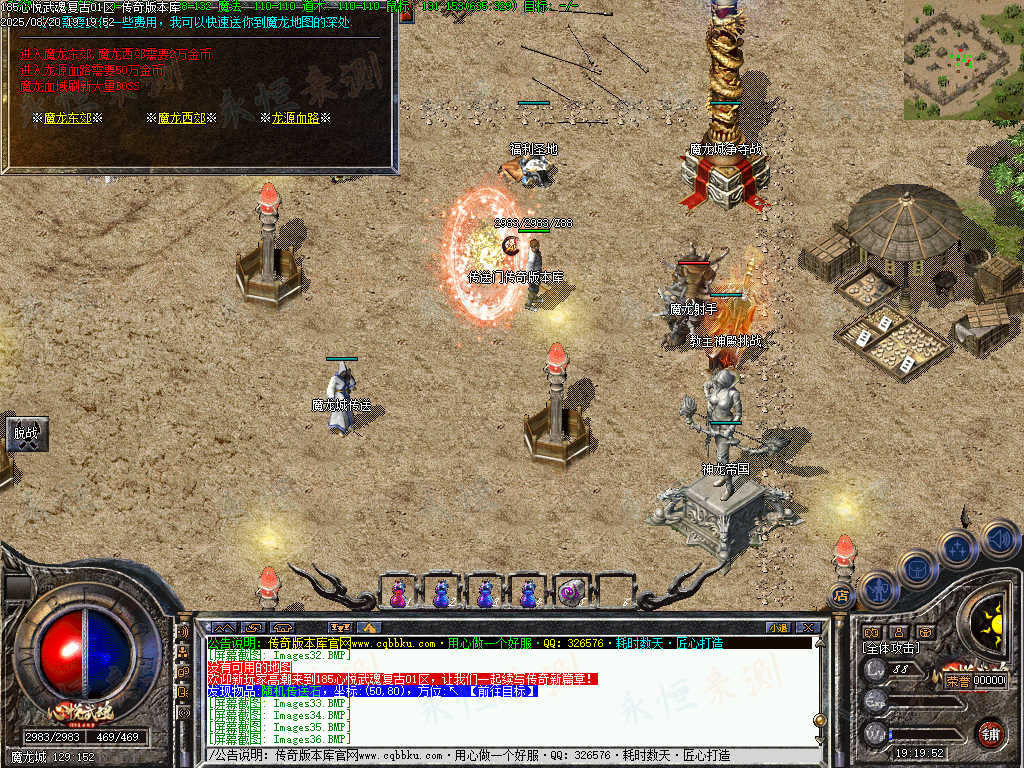Open the 店 shop button
The width and height of the screenshot is (1024, 768).
[x=841, y=596]
